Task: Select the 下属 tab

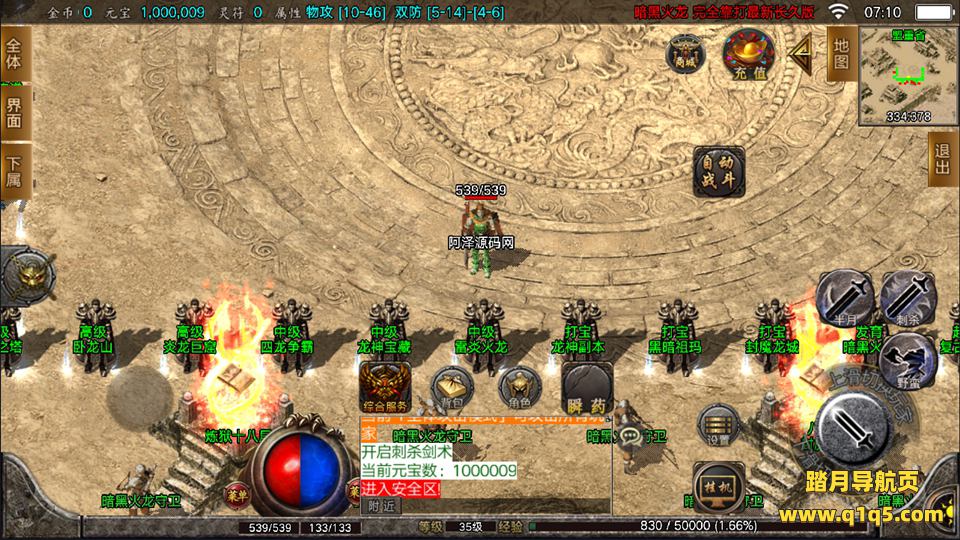Action: pyautogui.click(x=14, y=171)
